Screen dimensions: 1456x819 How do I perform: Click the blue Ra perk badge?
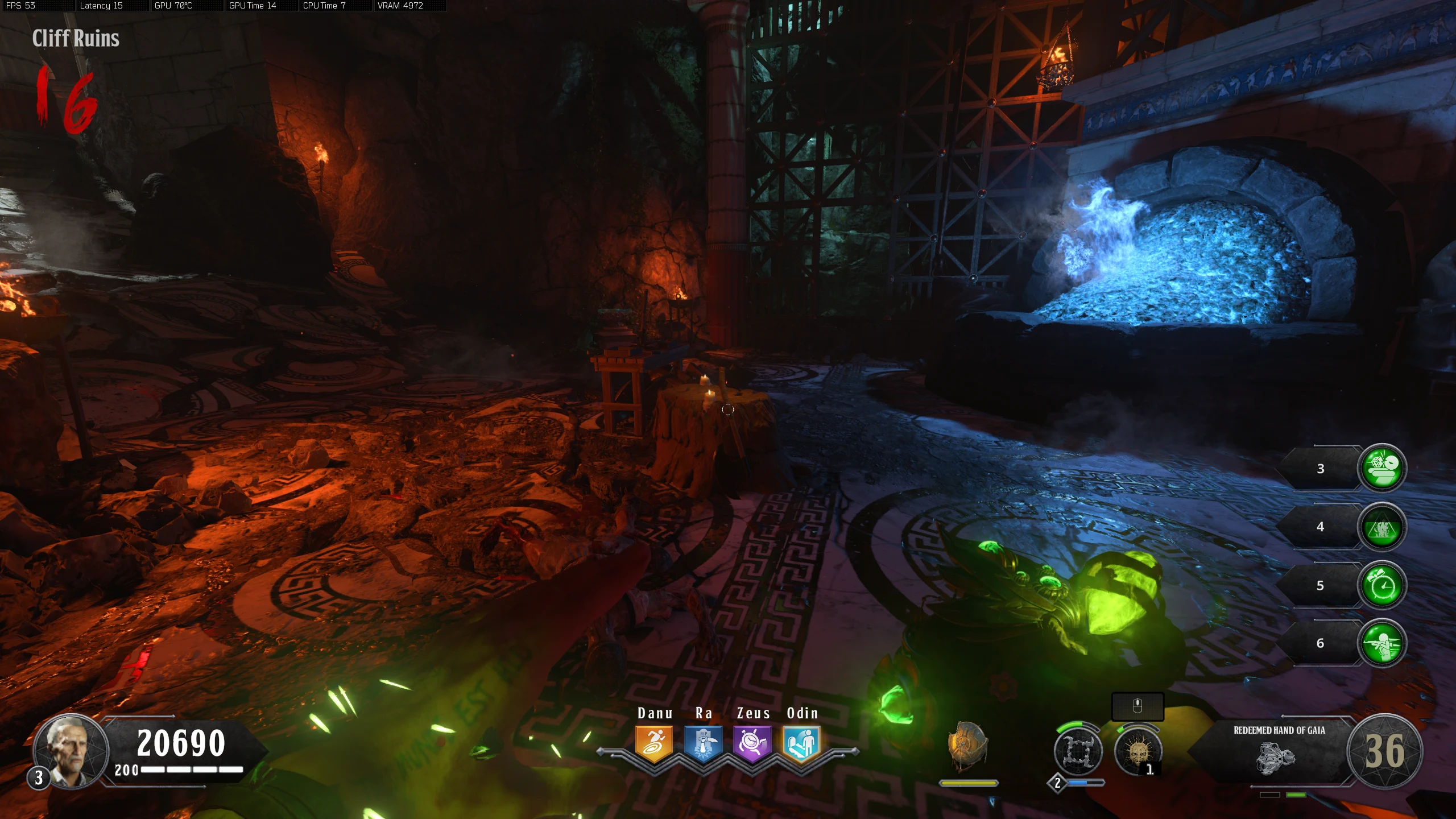tap(703, 743)
